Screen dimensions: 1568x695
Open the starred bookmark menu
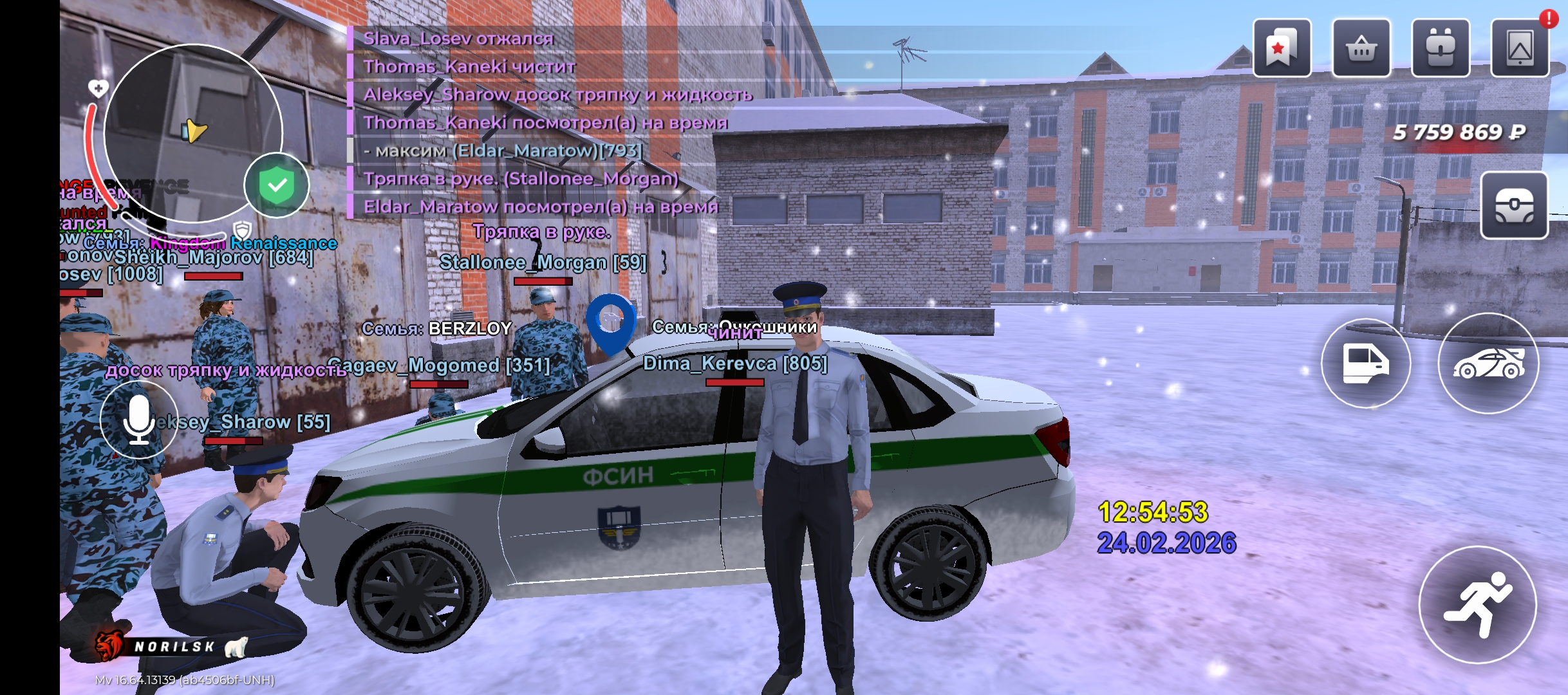point(1282,48)
